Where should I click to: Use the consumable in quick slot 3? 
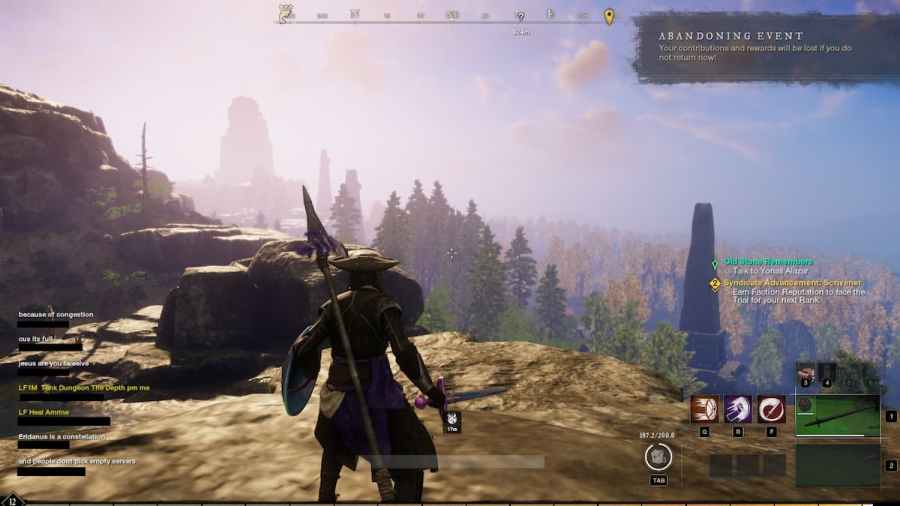click(x=806, y=373)
